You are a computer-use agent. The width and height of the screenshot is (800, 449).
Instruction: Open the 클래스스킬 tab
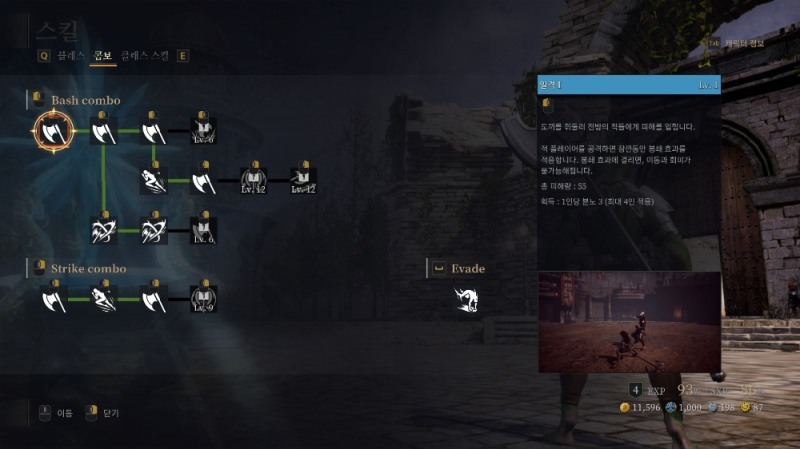point(144,56)
